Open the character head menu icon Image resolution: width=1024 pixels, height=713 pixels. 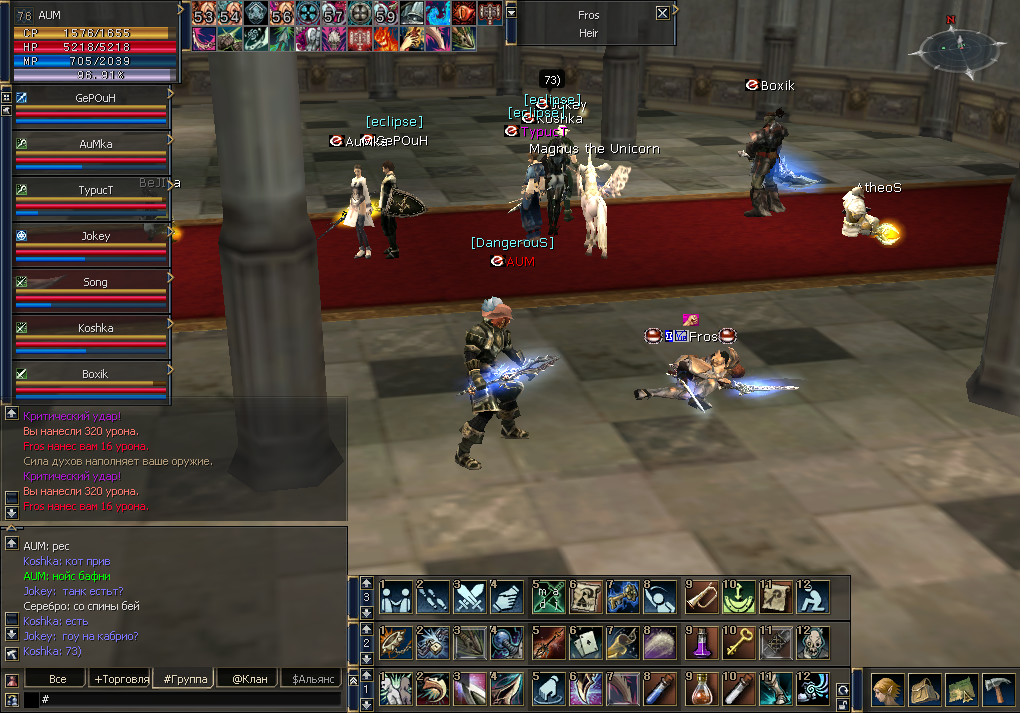click(887, 690)
